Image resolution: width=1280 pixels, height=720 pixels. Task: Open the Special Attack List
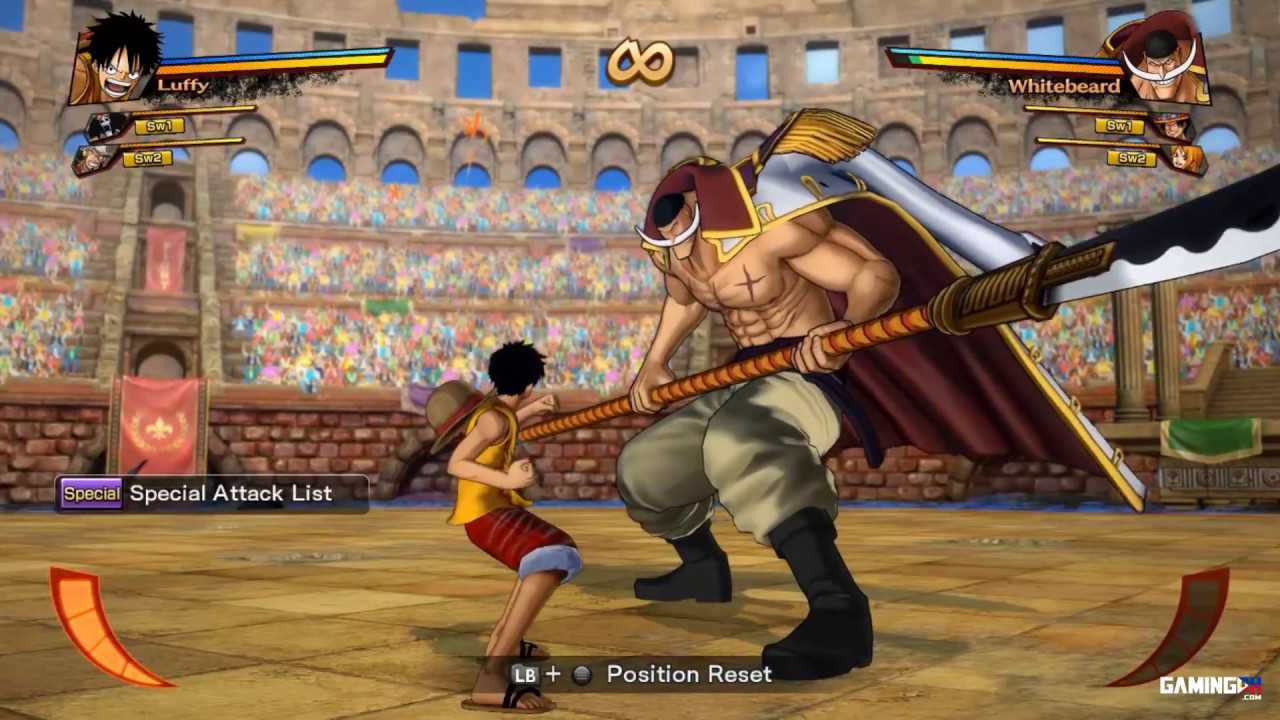click(x=212, y=493)
